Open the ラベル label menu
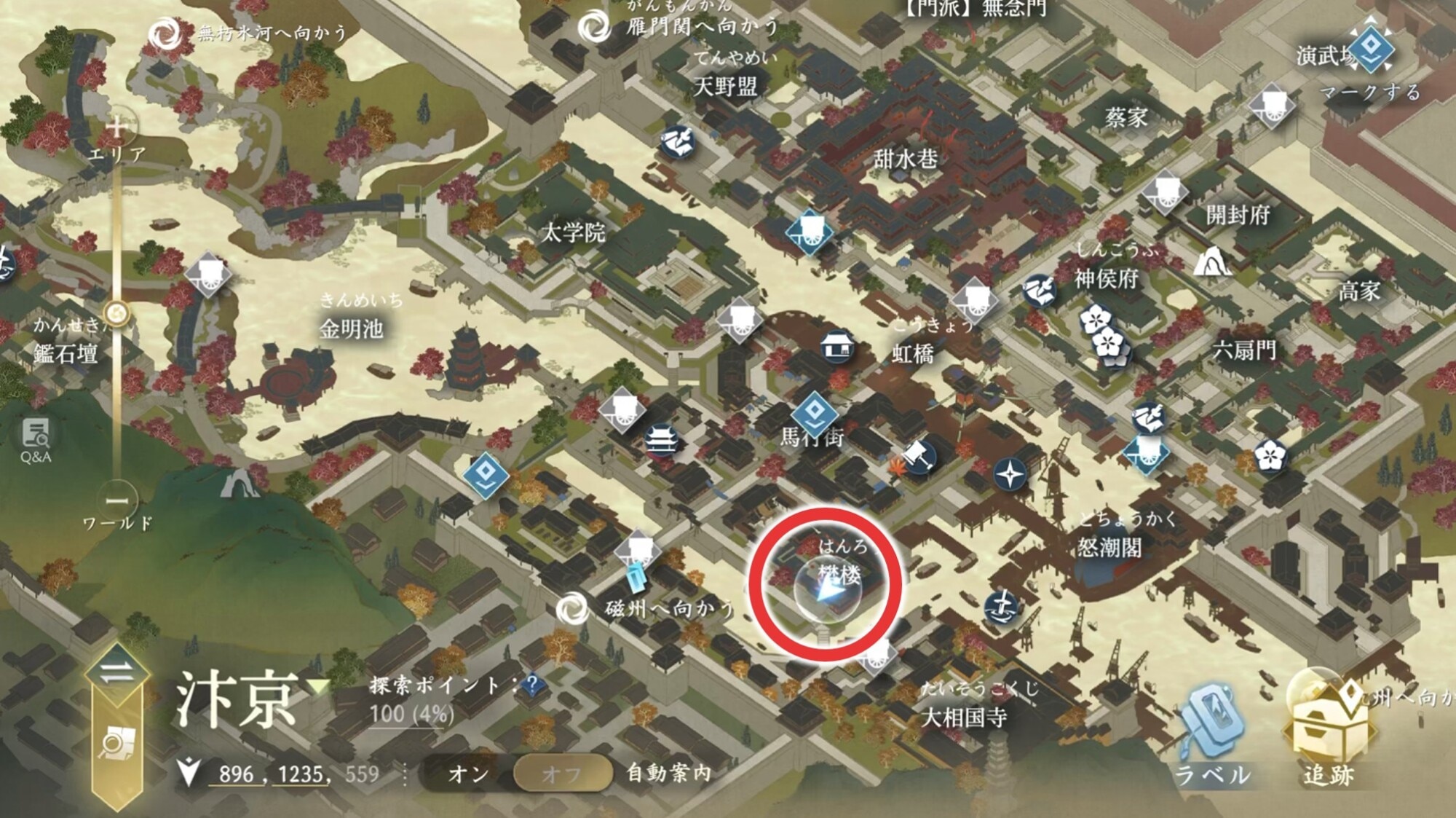The height and width of the screenshot is (818, 1456). pyautogui.click(x=1211, y=736)
